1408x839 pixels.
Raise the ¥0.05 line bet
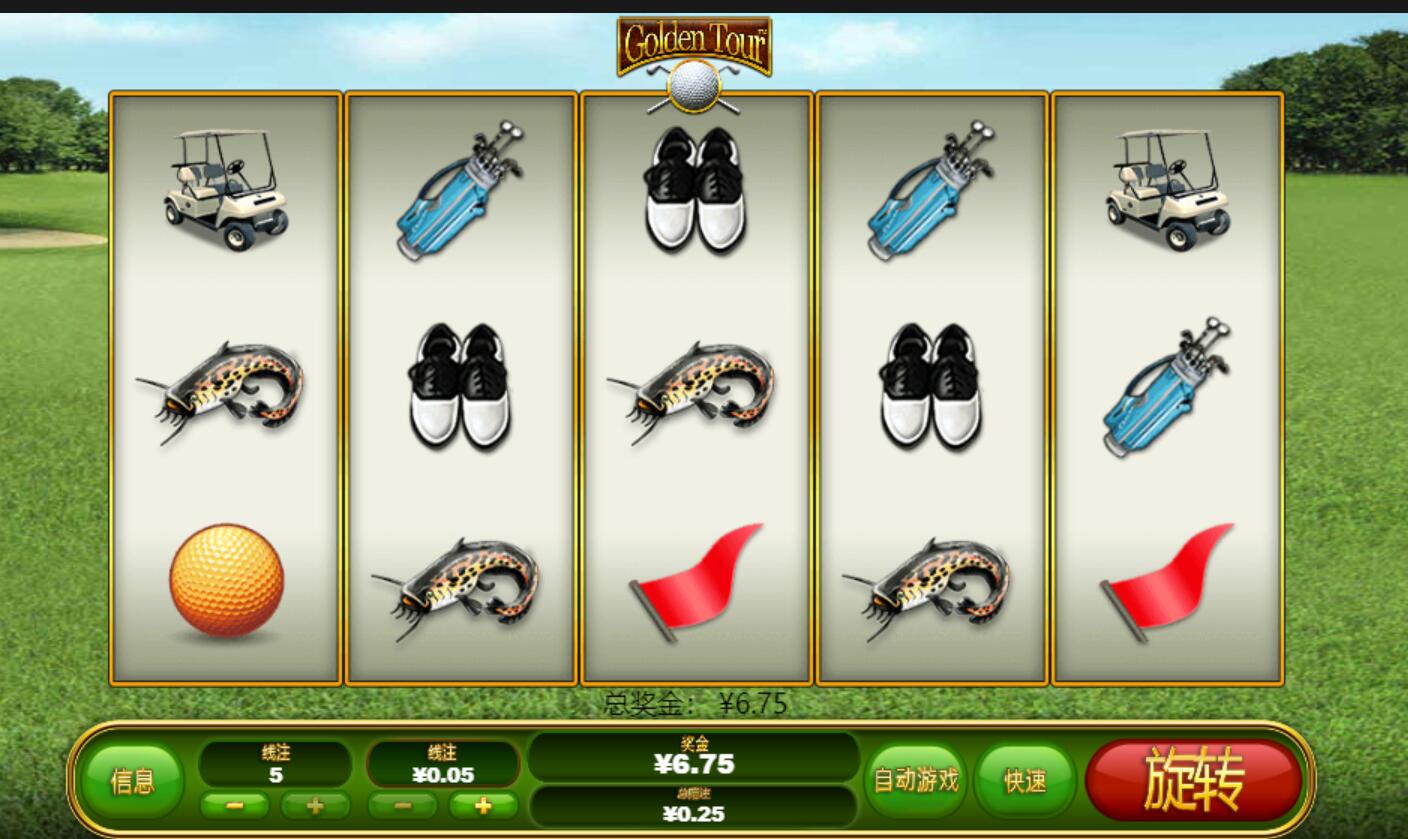point(483,805)
